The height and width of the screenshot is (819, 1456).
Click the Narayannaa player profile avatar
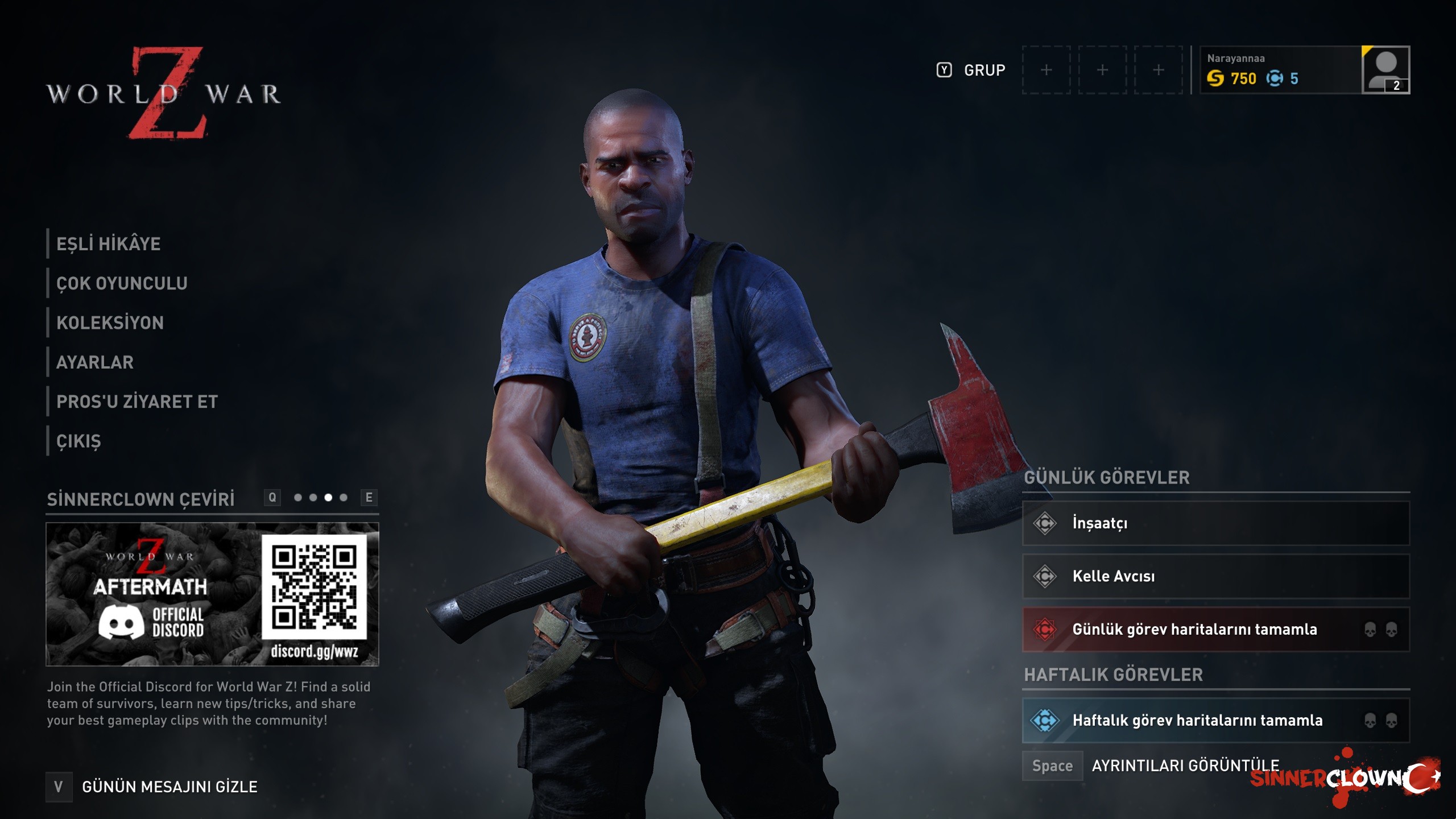[1385, 70]
